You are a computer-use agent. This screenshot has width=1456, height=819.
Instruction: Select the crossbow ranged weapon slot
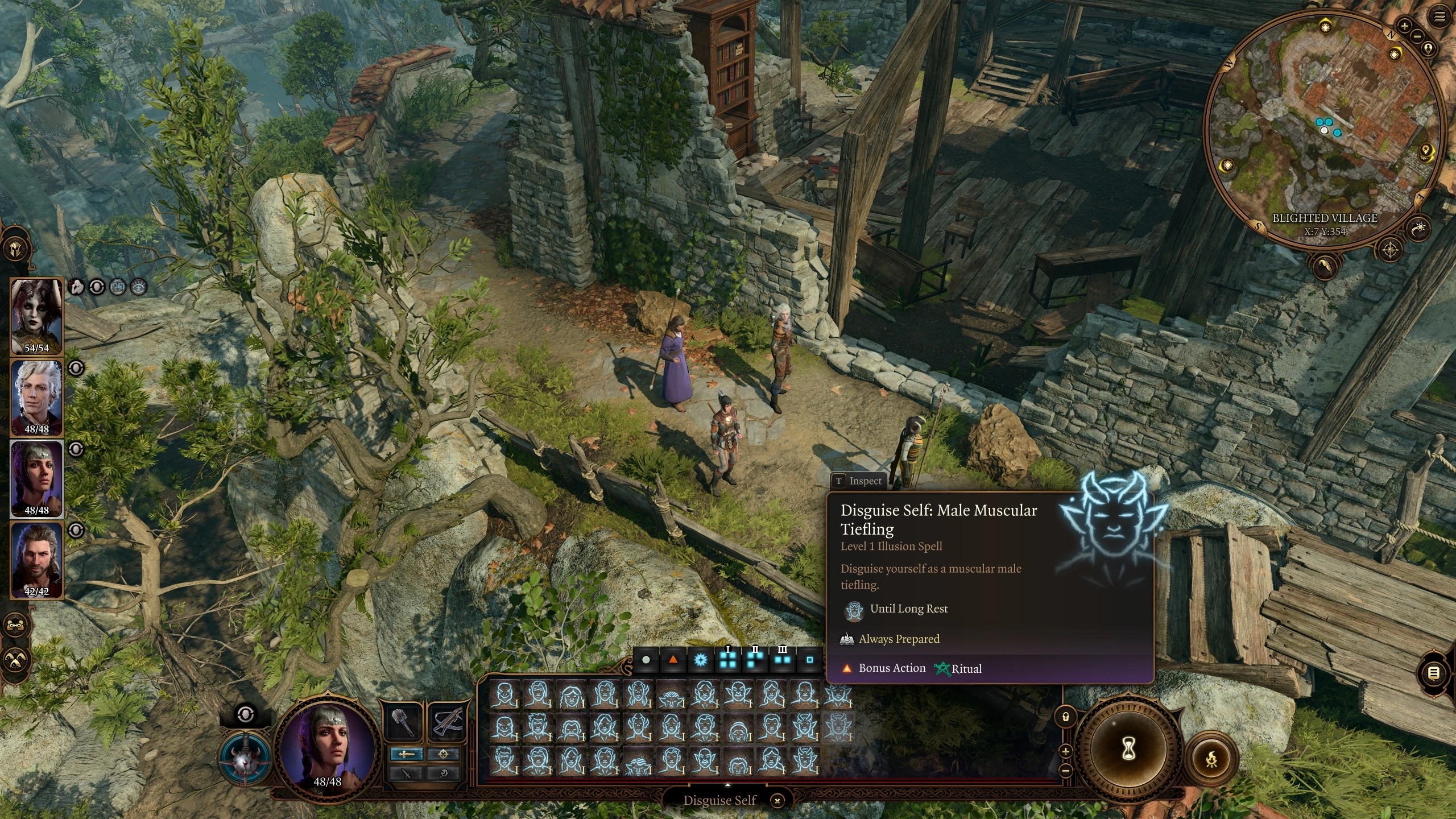pos(447,723)
